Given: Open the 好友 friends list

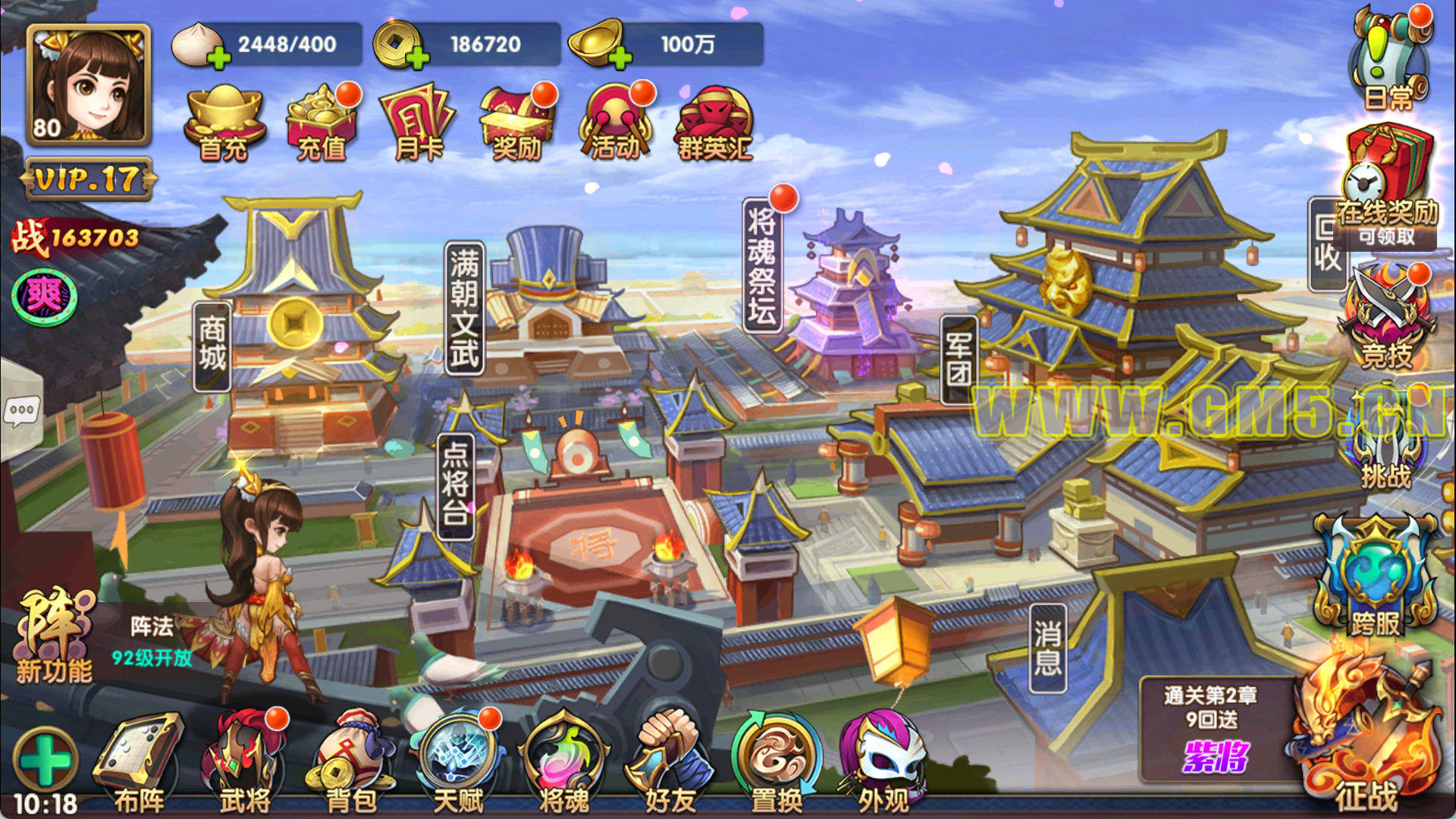Looking at the screenshot, I should coord(670,762).
